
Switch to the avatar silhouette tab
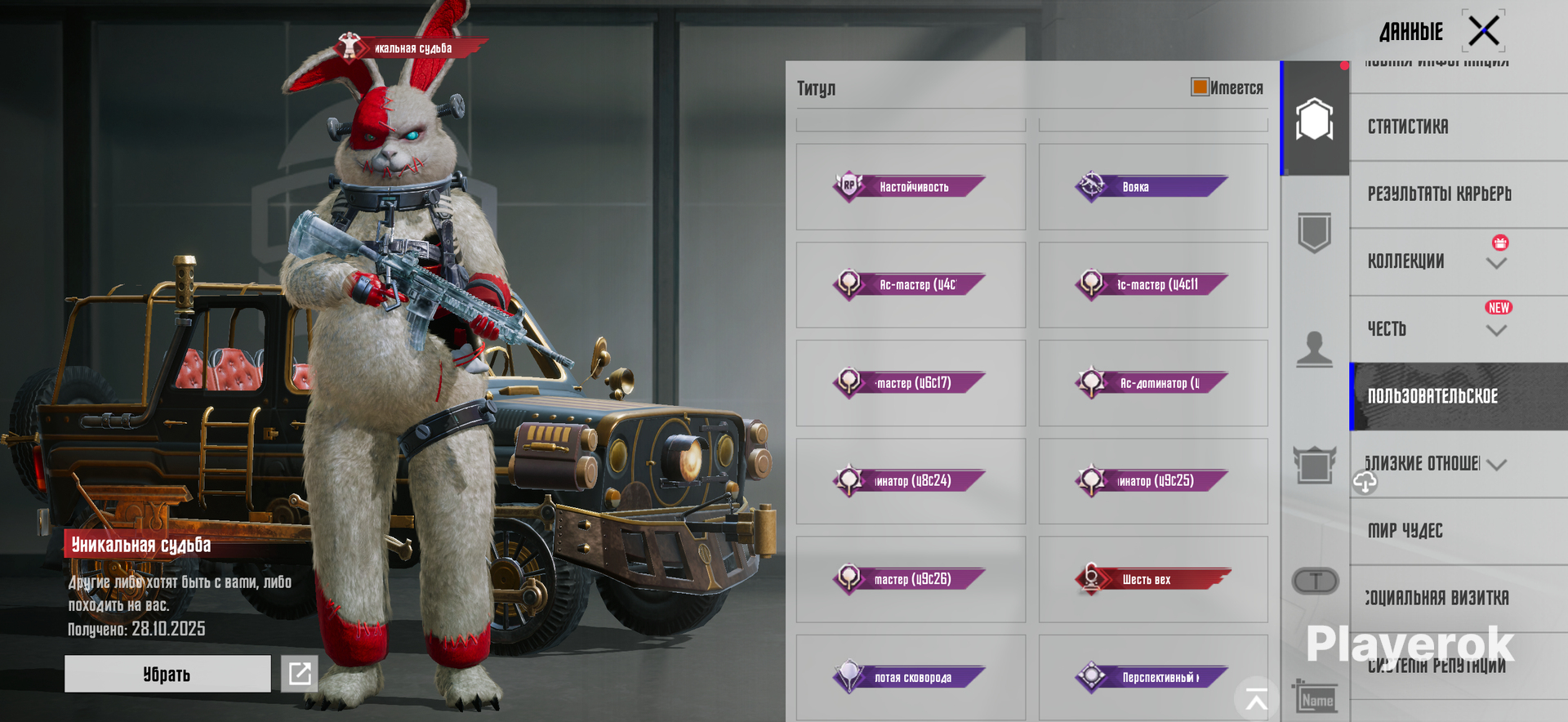(1314, 349)
